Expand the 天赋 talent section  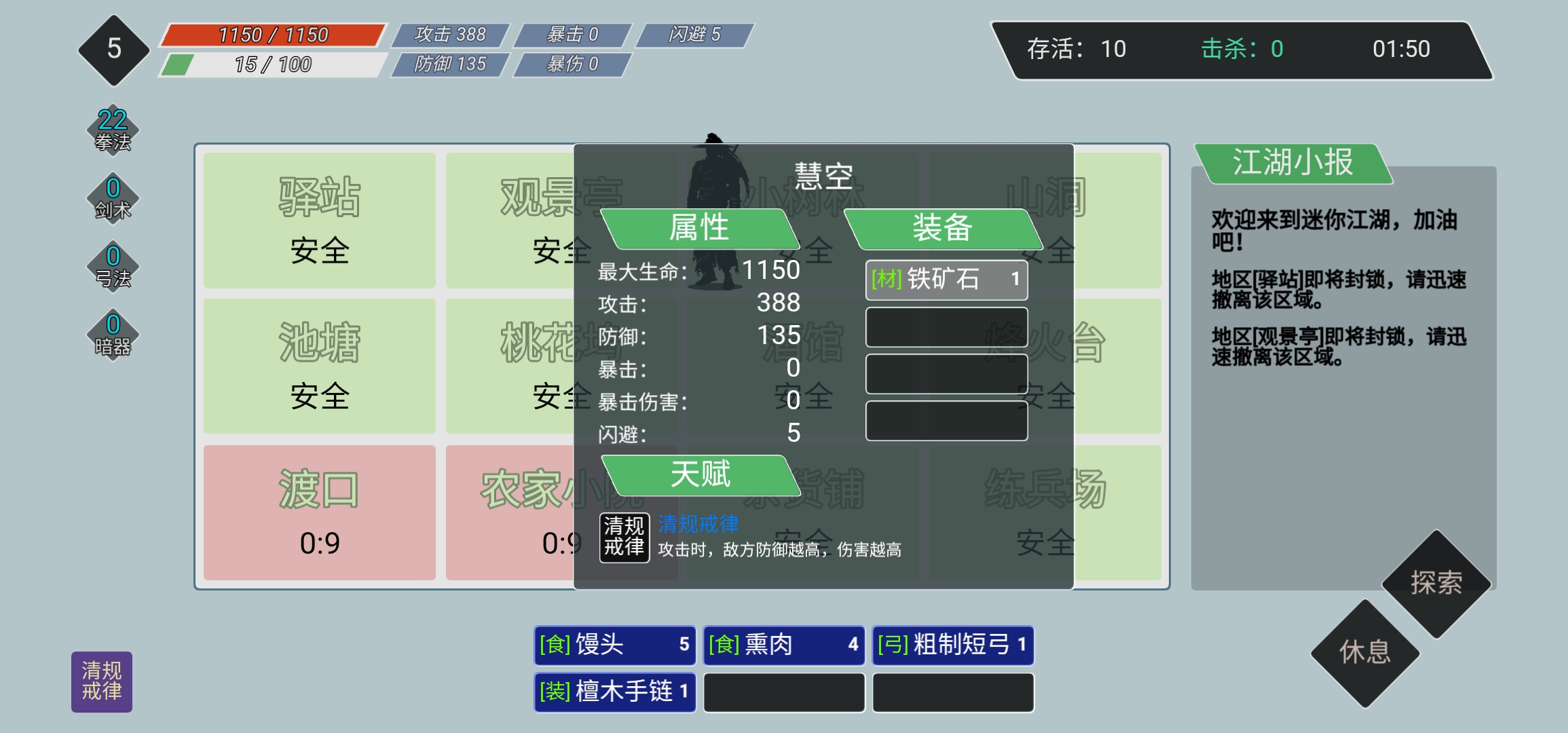click(699, 476)
